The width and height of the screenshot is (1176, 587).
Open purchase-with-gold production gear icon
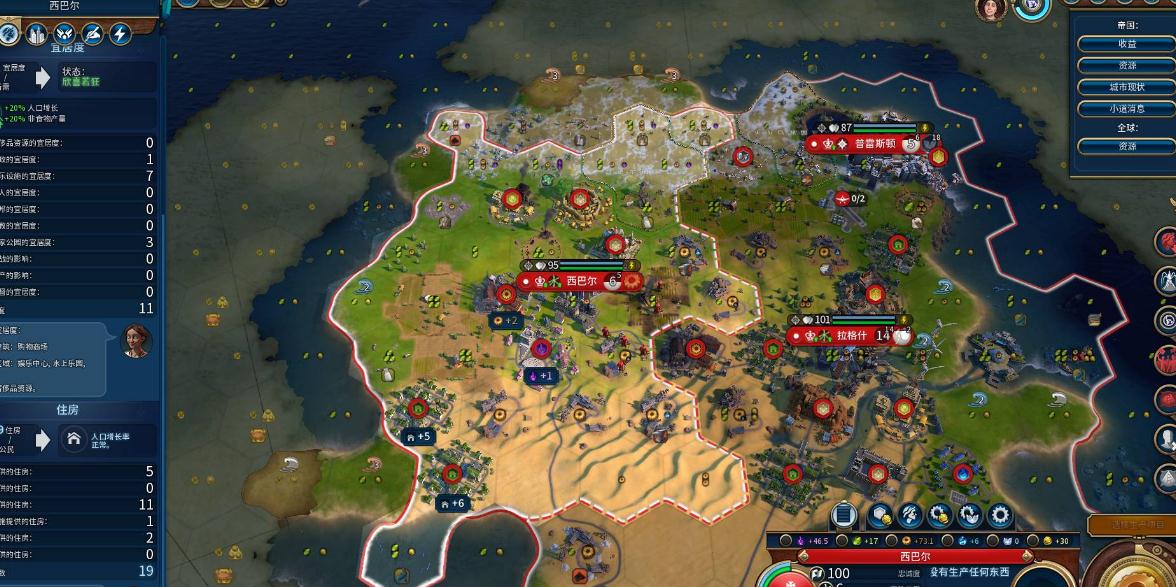coord(940,515)
